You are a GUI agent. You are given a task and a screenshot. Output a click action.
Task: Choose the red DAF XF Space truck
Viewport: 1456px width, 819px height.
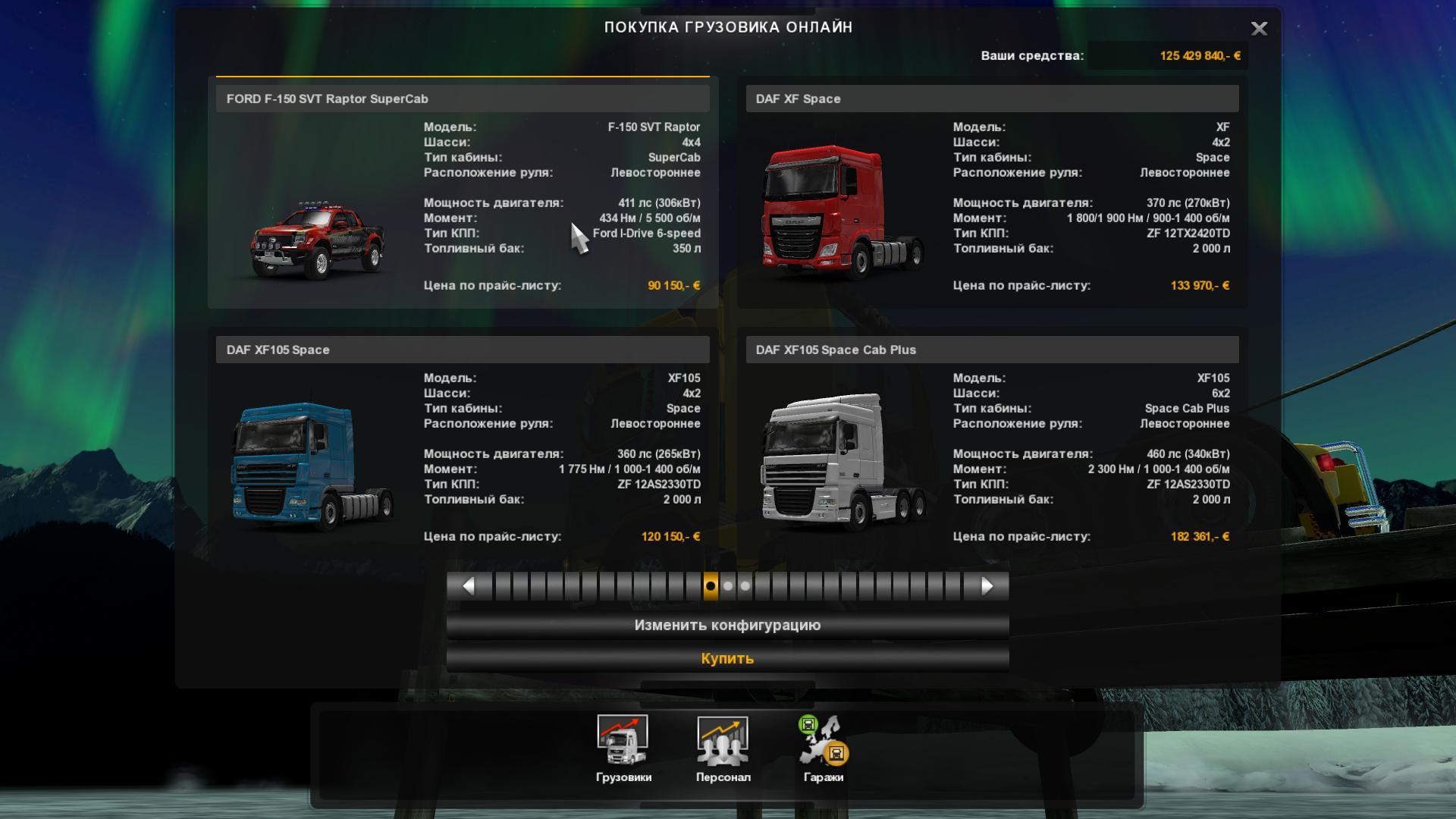coord(991,193)
